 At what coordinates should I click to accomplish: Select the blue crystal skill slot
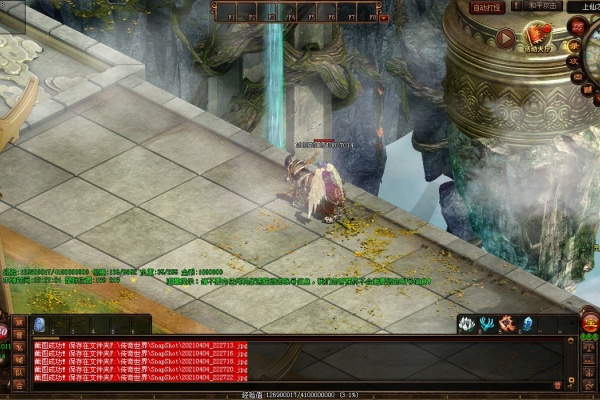pyautogui.click(x=528, y=324)
